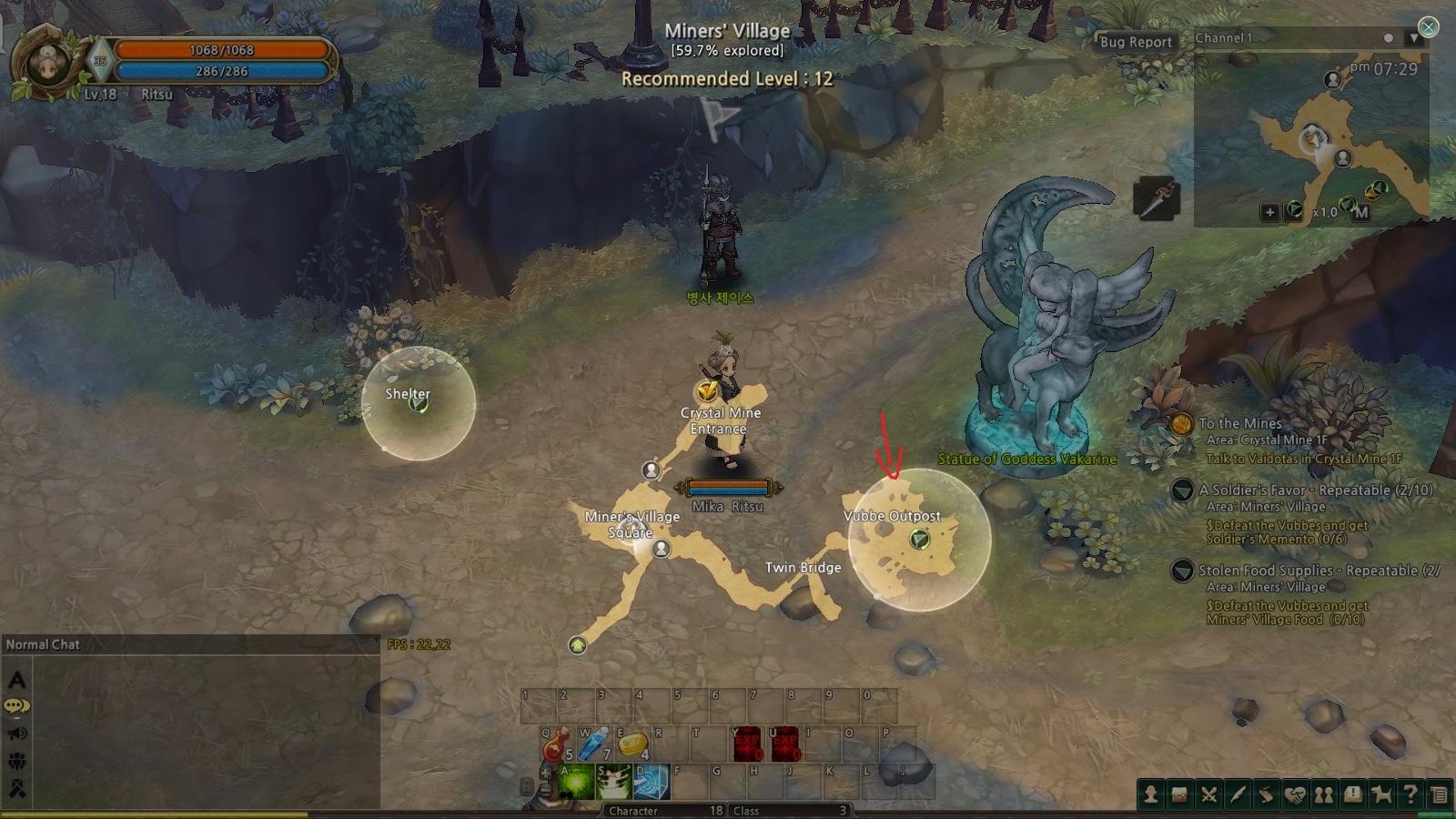Open the character info menu icon
1456x819 pixels.
pos(1151,794)
